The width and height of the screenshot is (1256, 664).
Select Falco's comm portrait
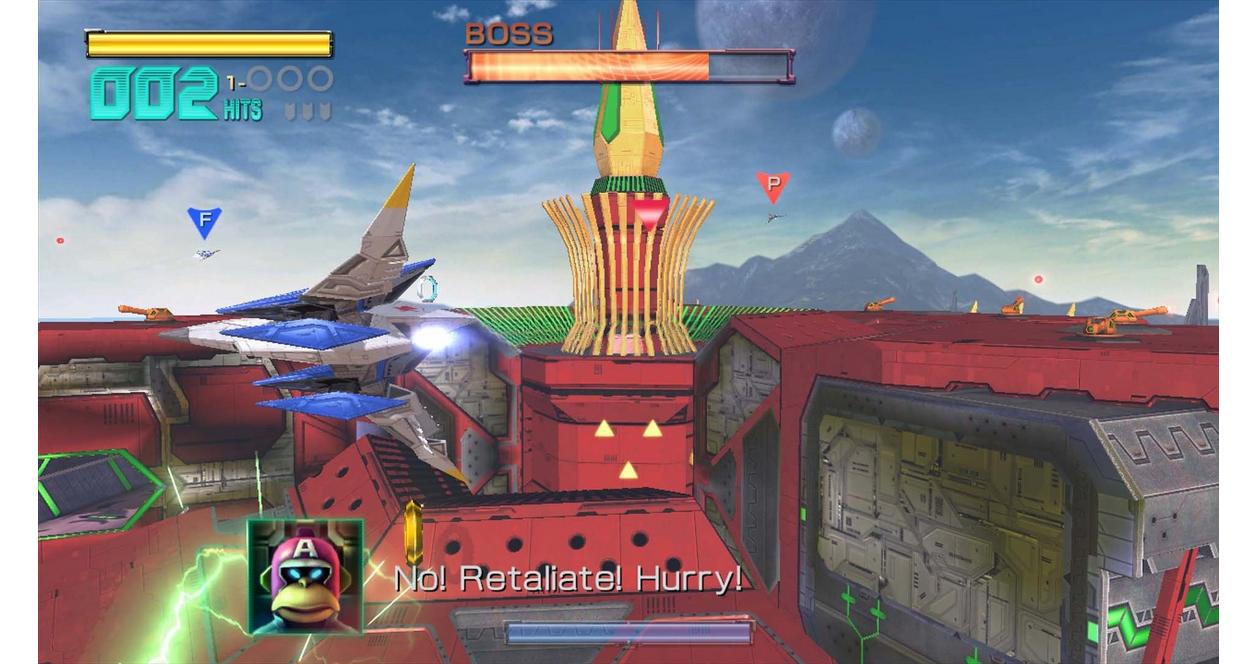pos(306,576)
